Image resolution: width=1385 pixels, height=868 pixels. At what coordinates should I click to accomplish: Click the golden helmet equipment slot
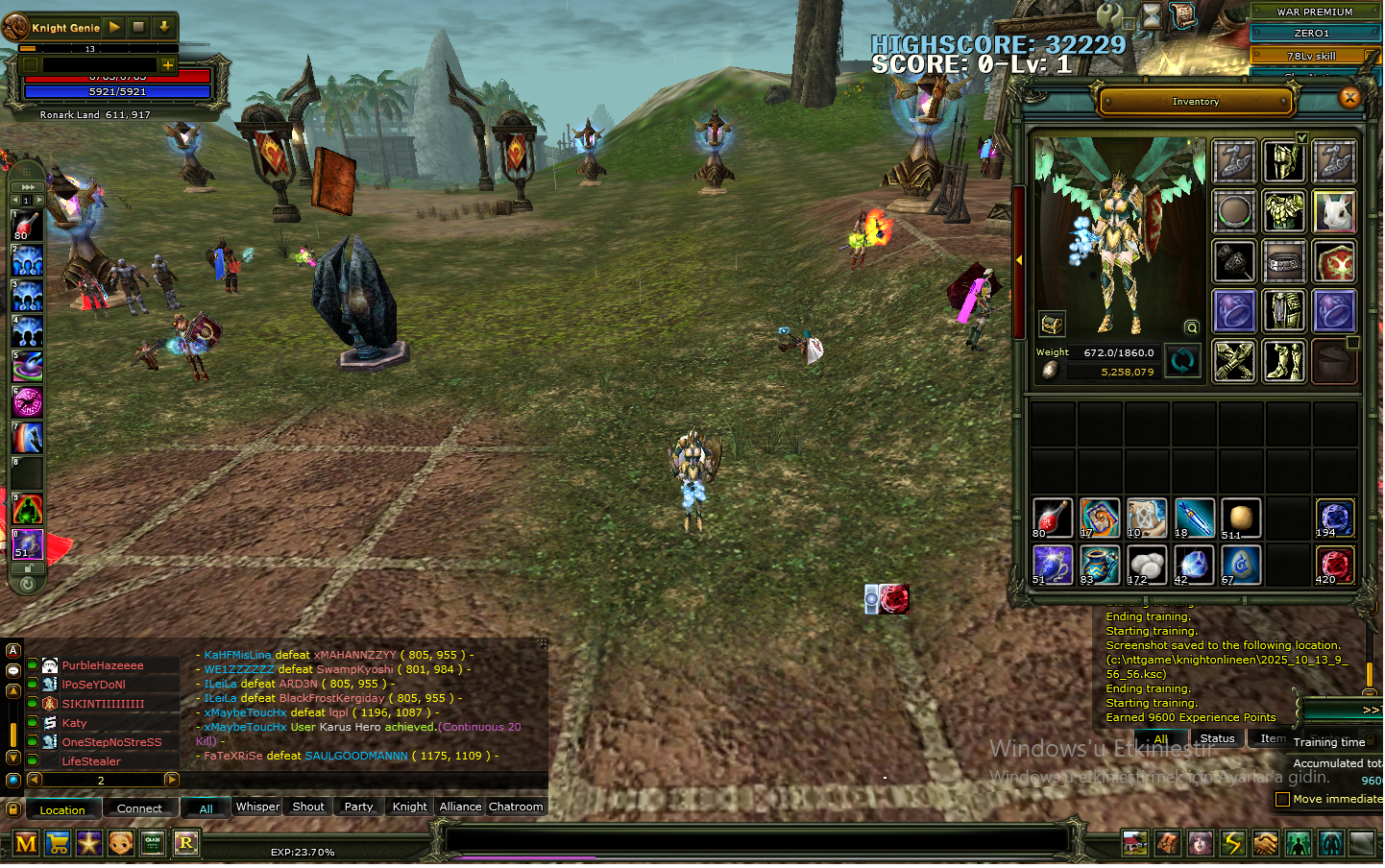1283,161
